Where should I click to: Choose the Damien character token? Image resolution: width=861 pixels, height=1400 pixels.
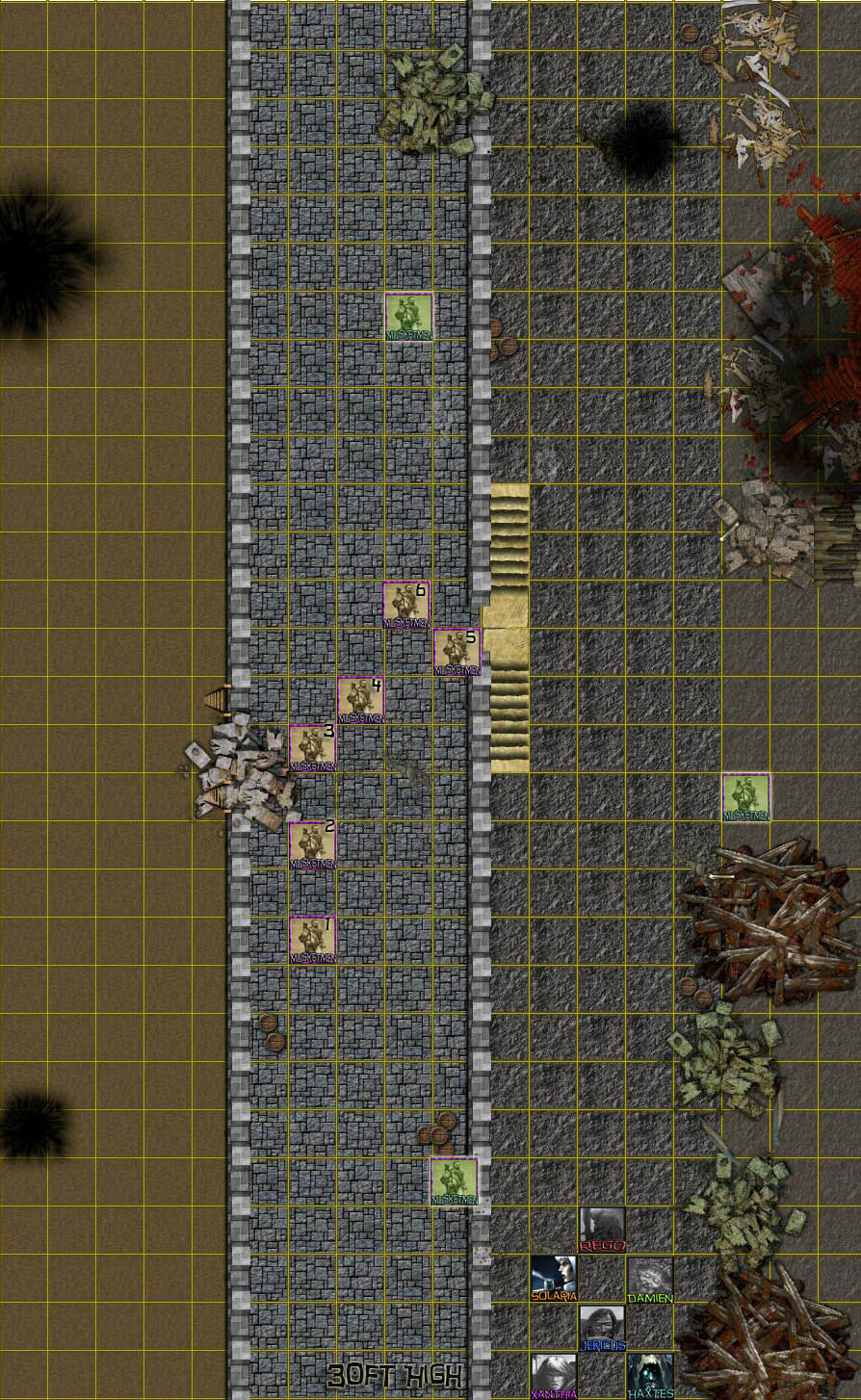pos(650,1279)
